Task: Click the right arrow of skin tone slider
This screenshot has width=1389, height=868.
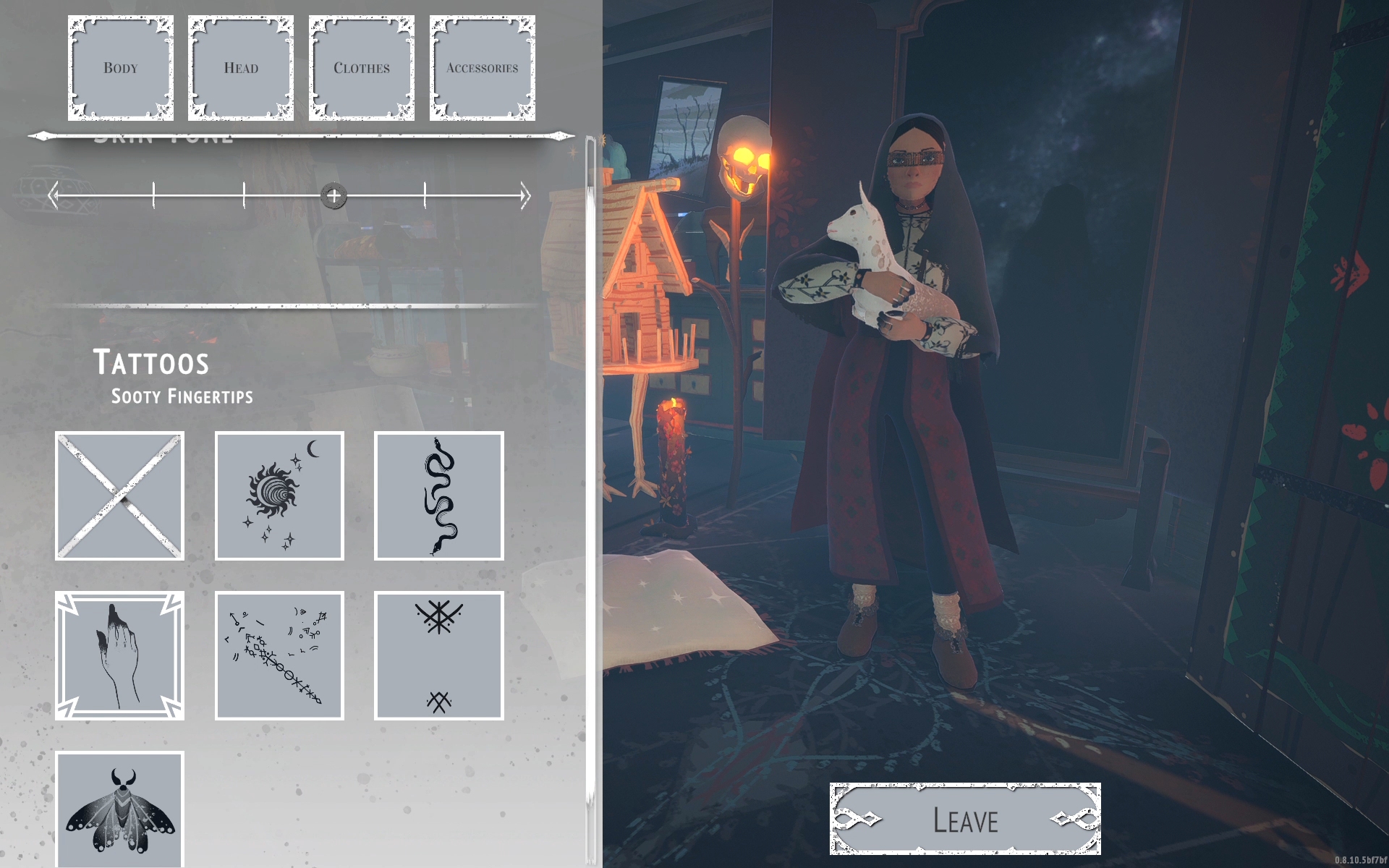Action: [x=525, y=196]
